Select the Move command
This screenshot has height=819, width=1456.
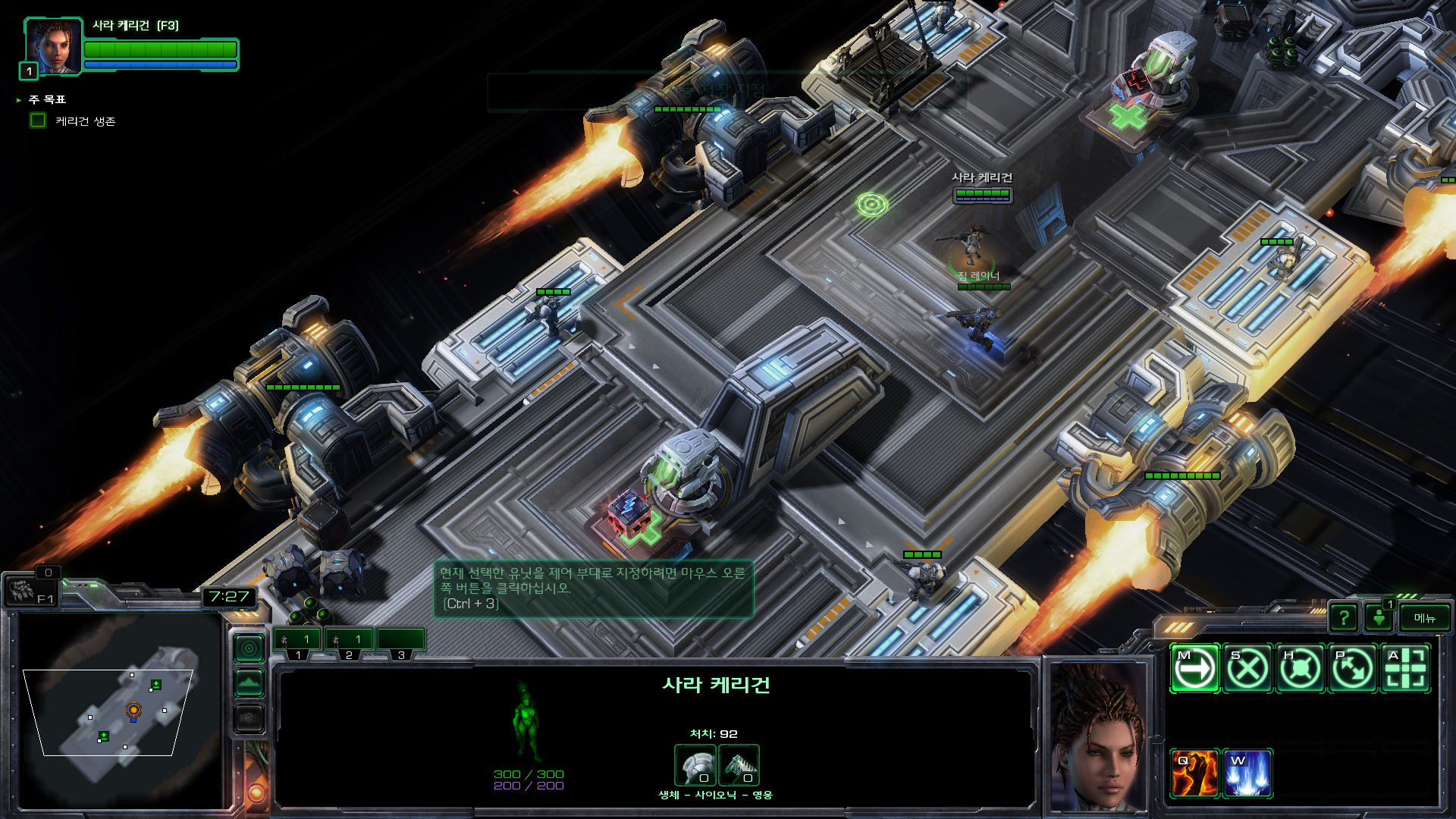click(1194, 669)
